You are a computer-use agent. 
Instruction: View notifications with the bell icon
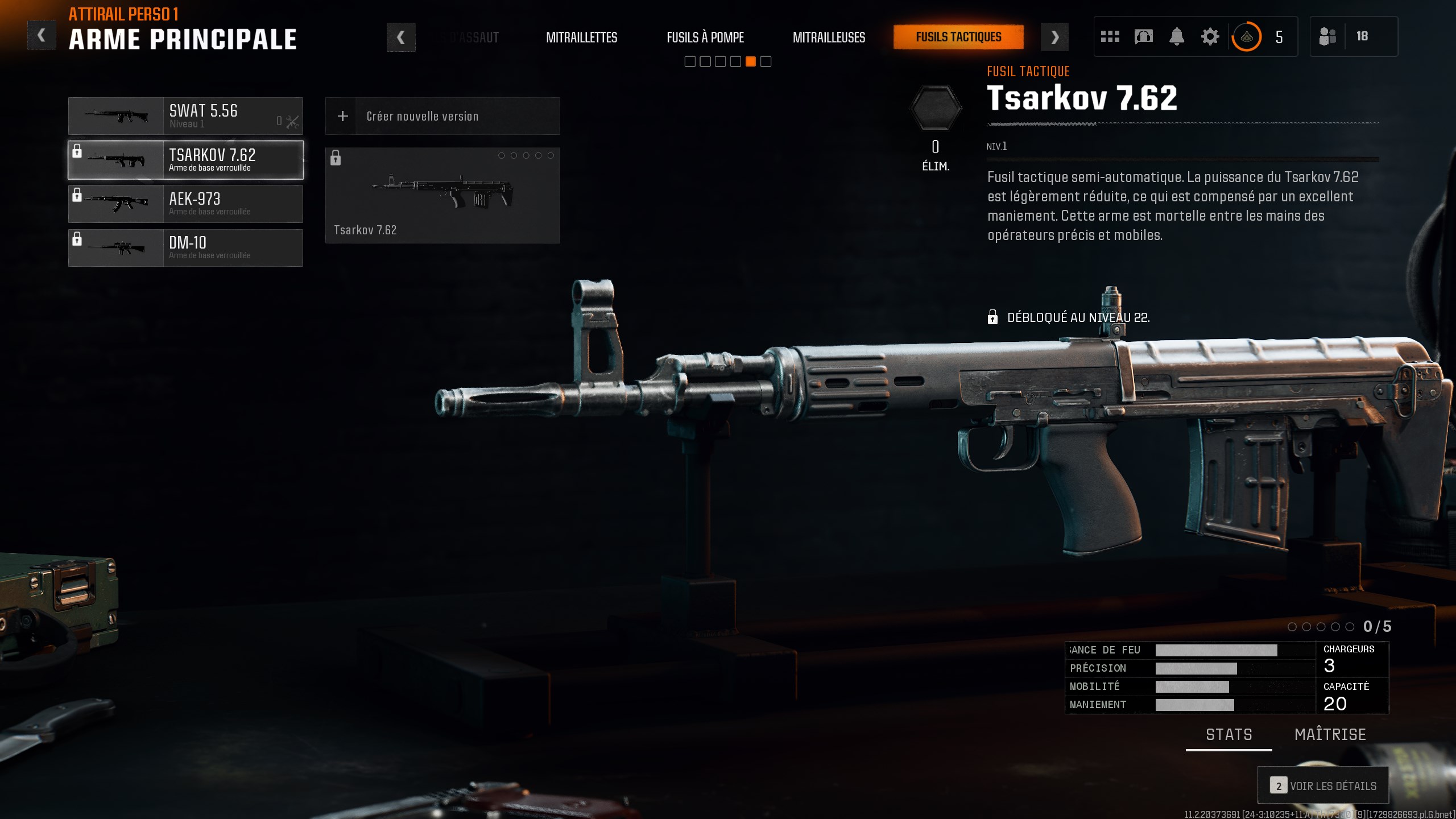[x=1177, y=36]
